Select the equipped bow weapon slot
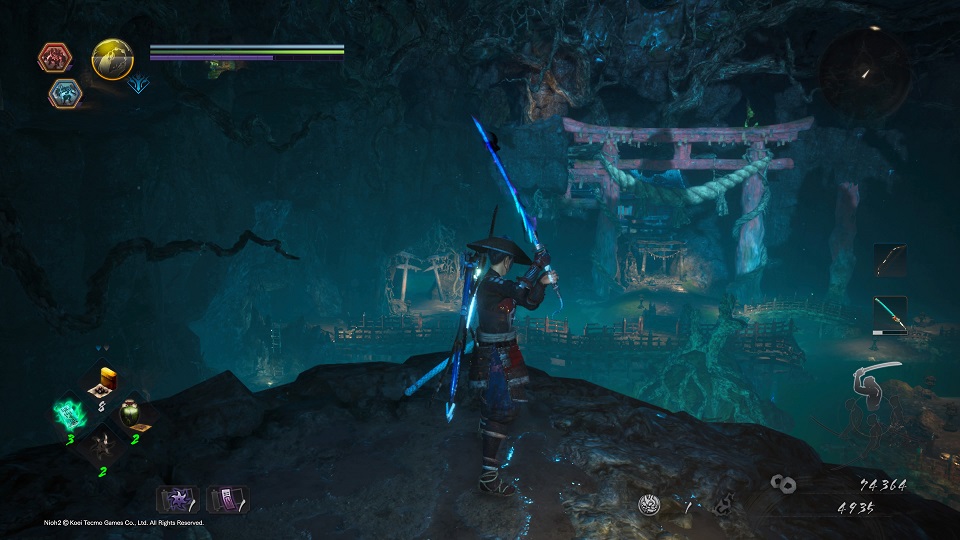The height and width of the screenshot is (540, 960). tap(889, 260)
